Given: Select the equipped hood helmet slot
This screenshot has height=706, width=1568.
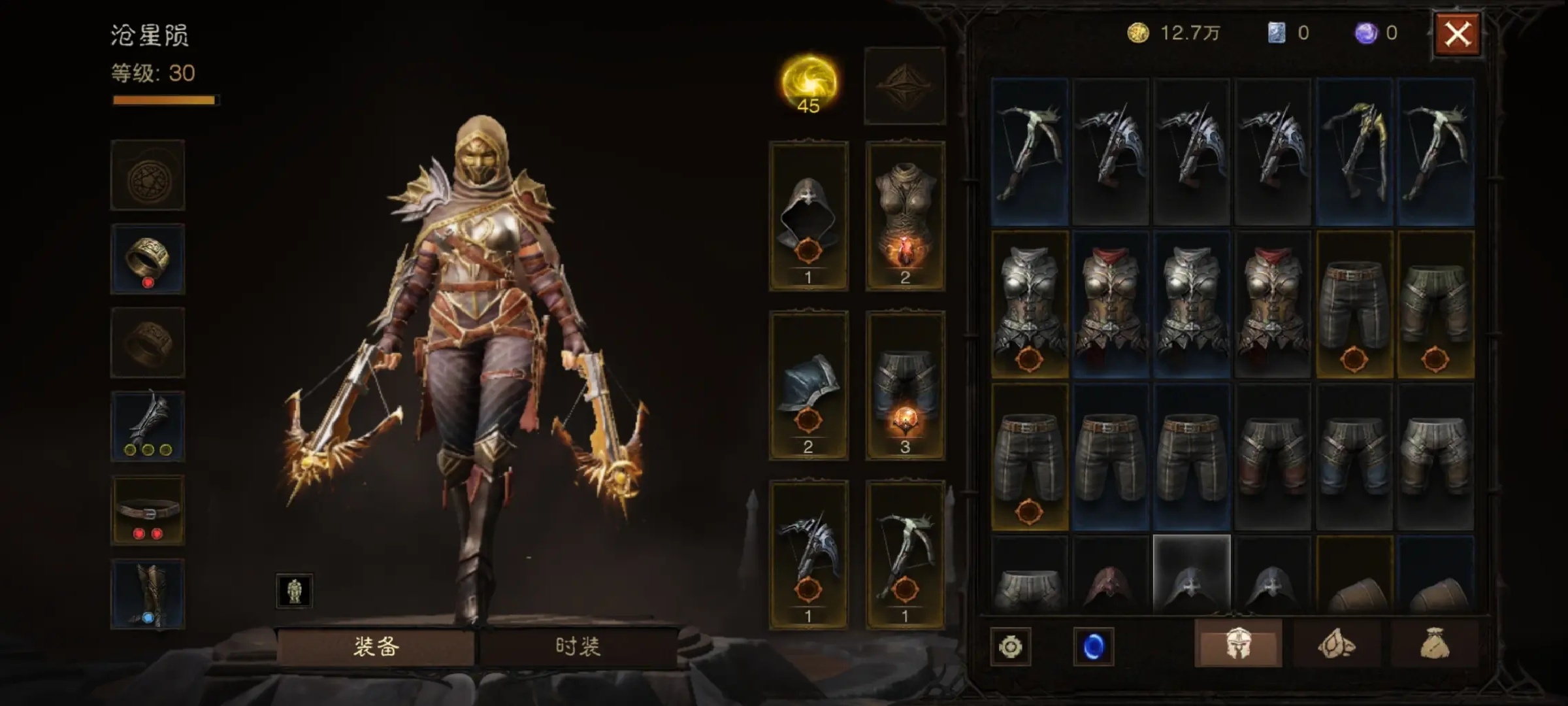Looking at the screenshot, I should coord(808,216).
